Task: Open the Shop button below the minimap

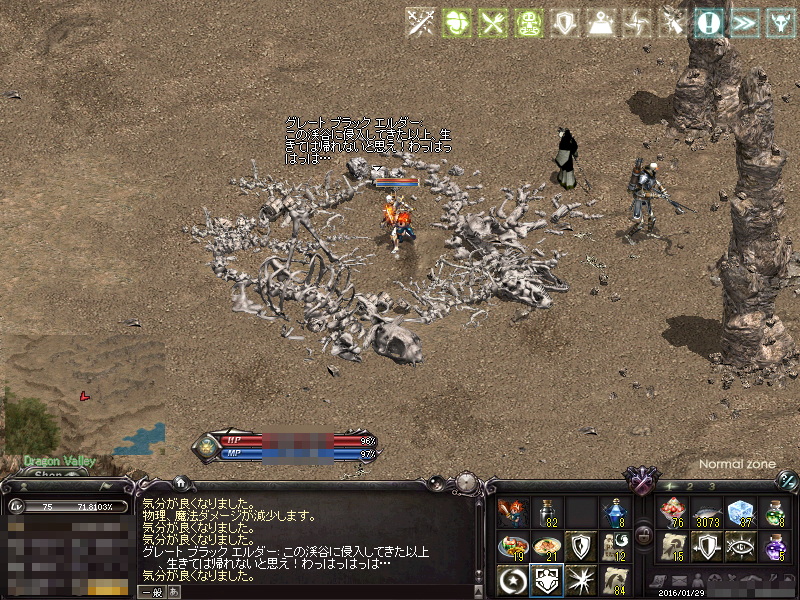Action: pos(48,475)
